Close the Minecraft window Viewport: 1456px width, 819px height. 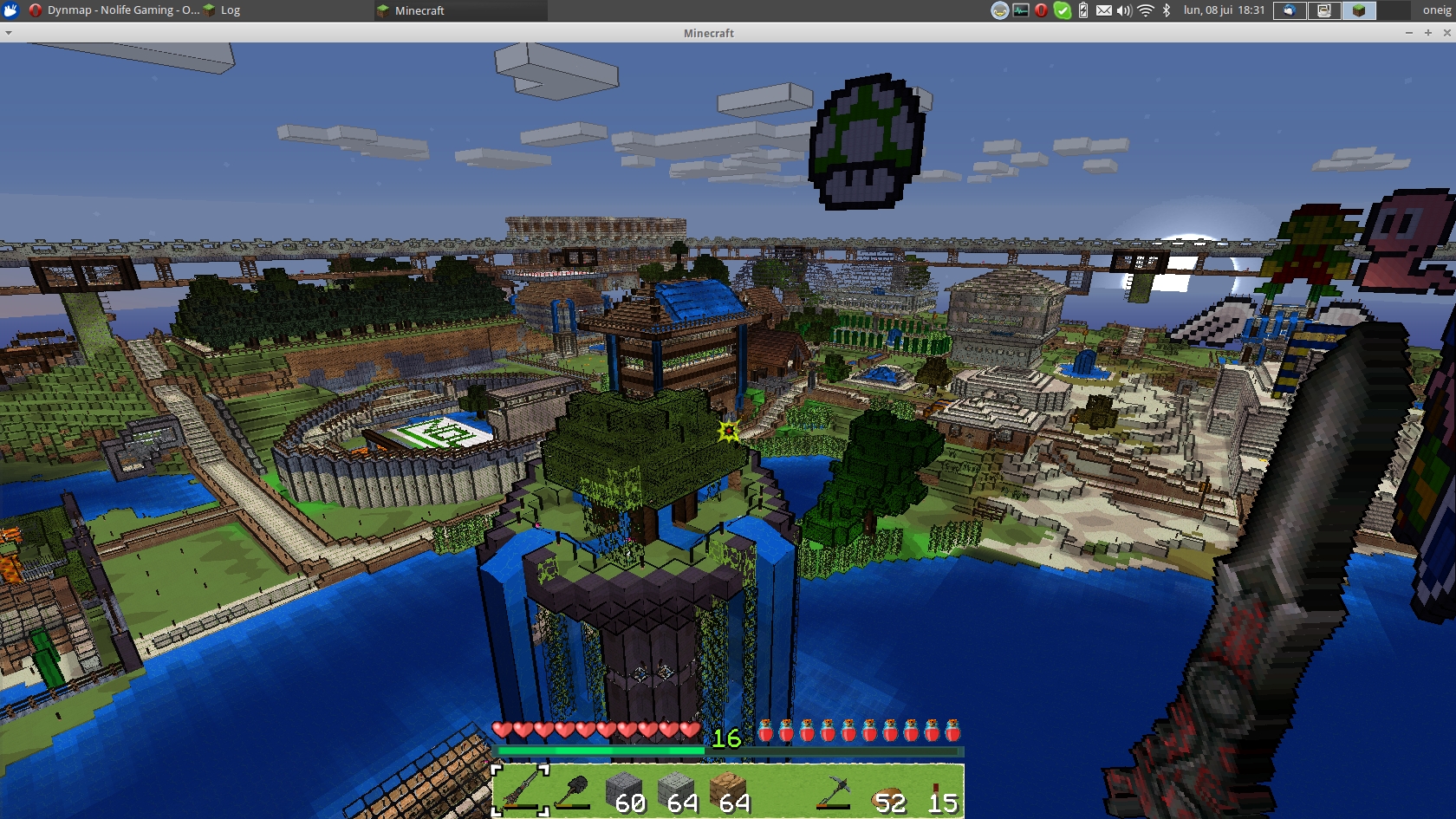(1446, 33)
